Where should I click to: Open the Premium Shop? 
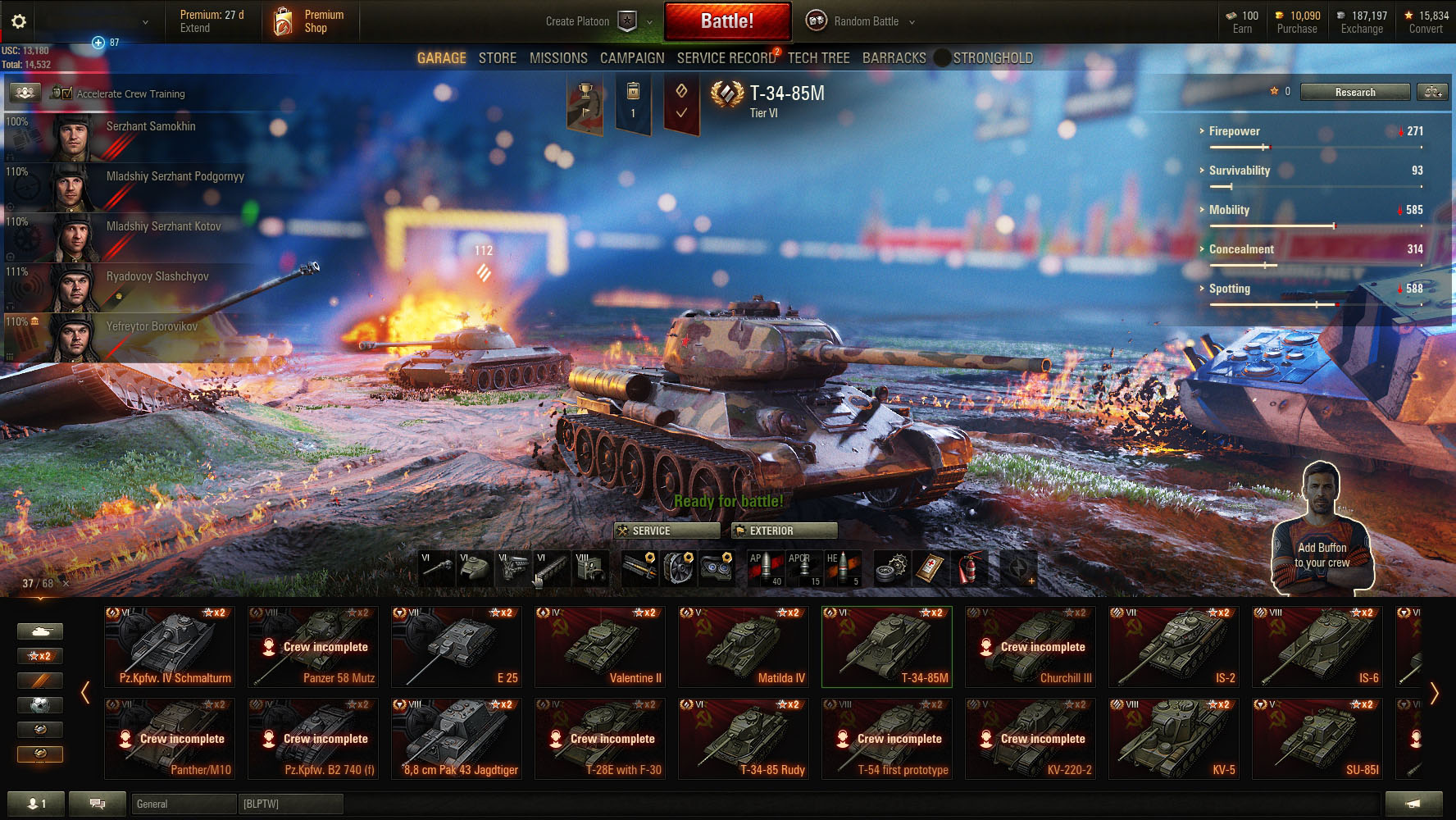pyautogui.click(x=312, y=21)
